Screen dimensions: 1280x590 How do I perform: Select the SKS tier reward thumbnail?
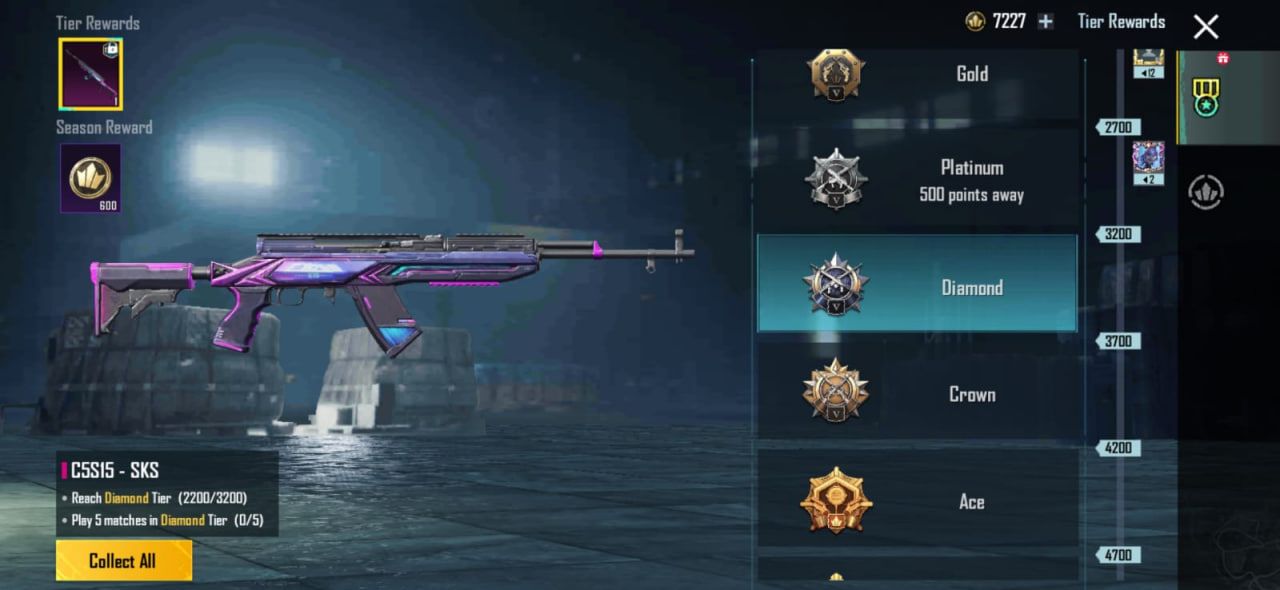(90, 74)
